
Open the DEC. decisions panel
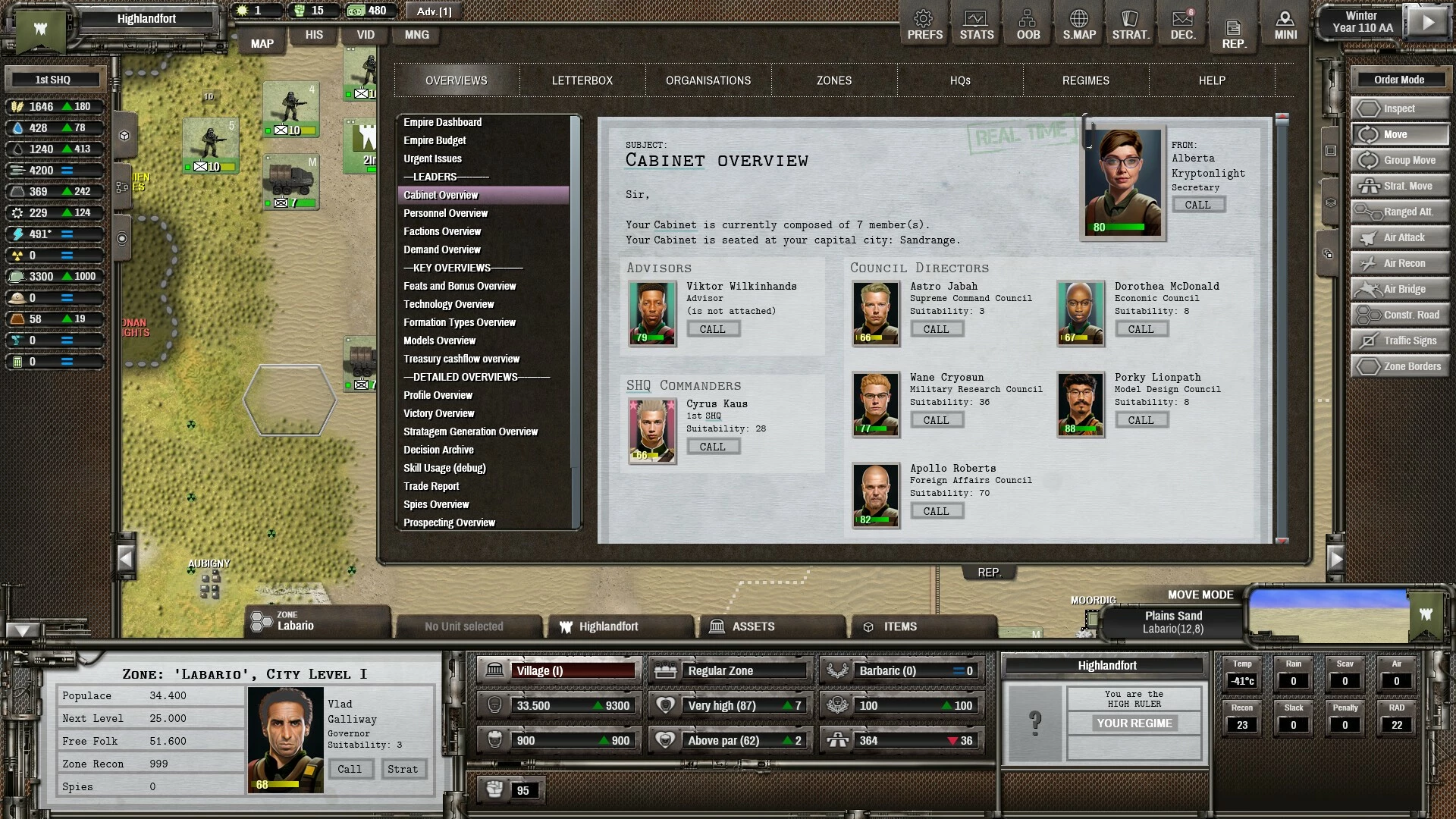tap(1182, 25)
